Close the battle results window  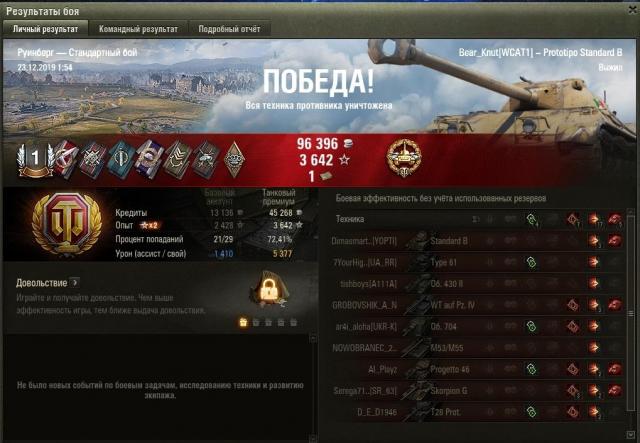(x=630, y=8)
